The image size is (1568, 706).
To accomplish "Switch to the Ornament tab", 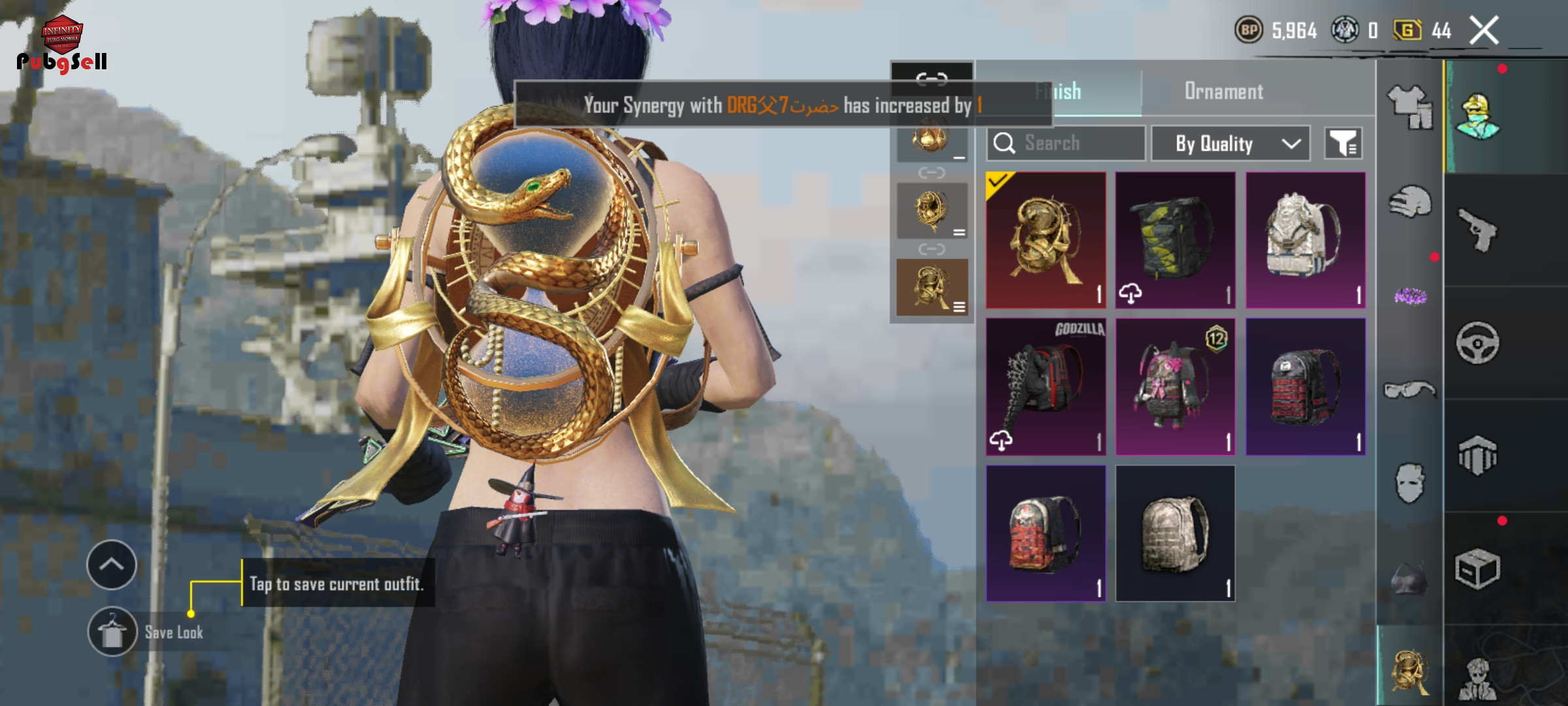I will tap(1223, 92).
